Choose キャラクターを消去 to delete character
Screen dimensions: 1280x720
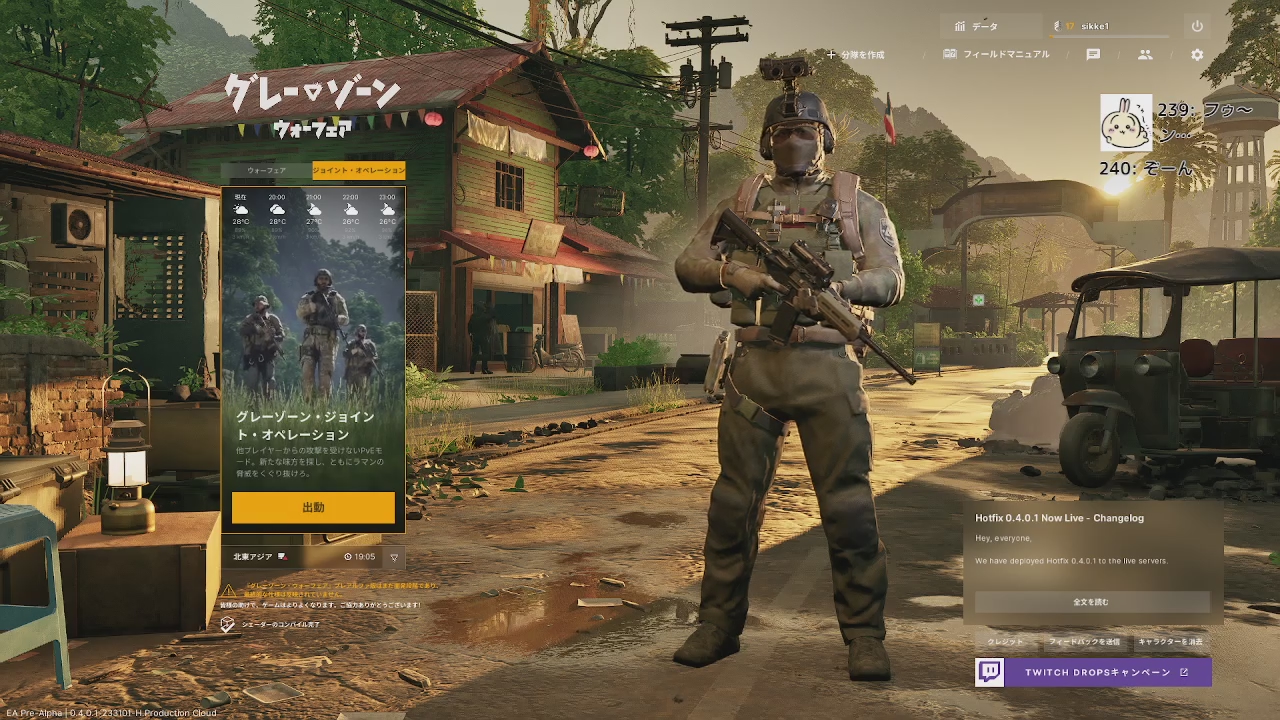[1170, 641]
